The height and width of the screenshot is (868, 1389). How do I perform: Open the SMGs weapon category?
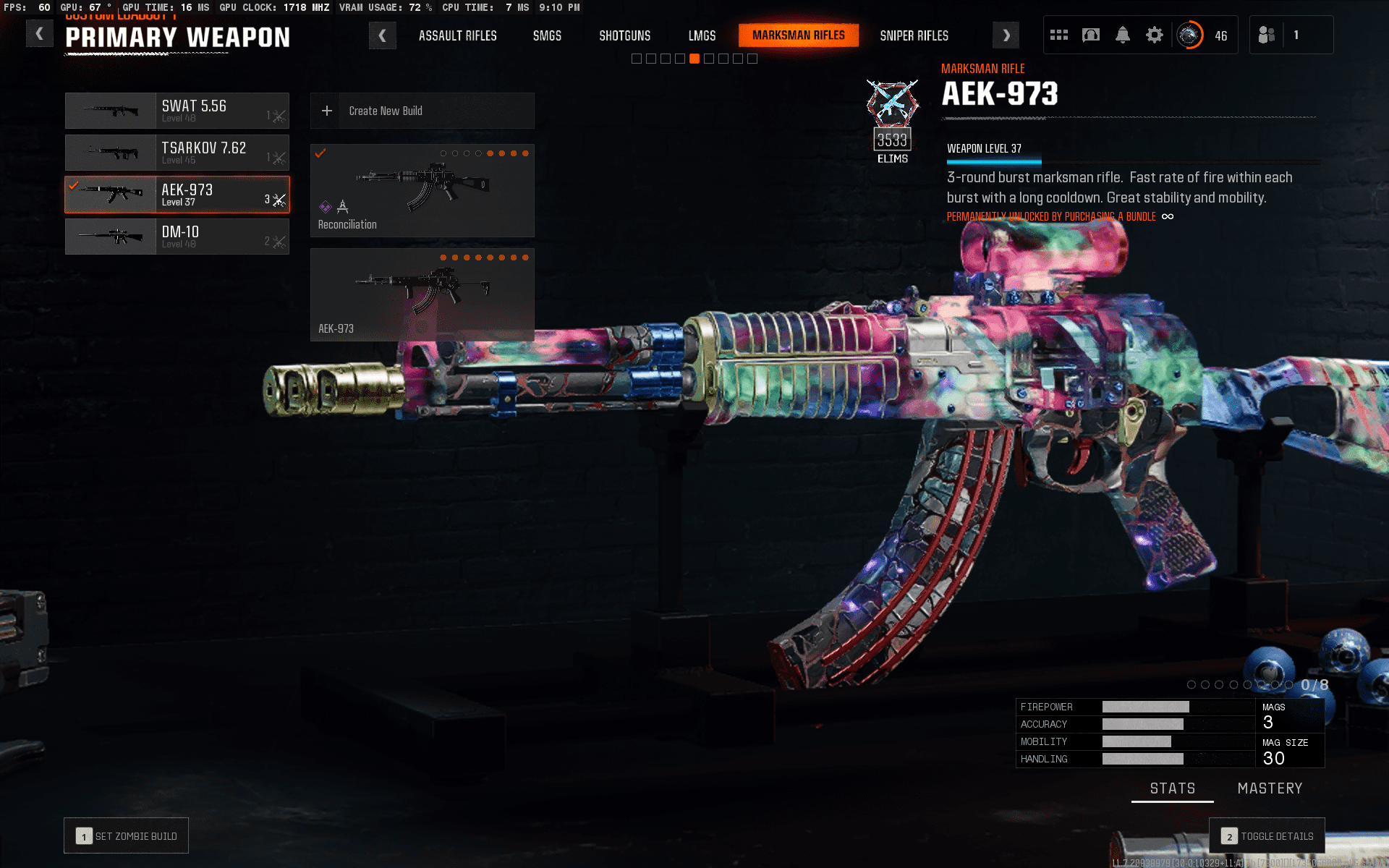click(547, 35)
